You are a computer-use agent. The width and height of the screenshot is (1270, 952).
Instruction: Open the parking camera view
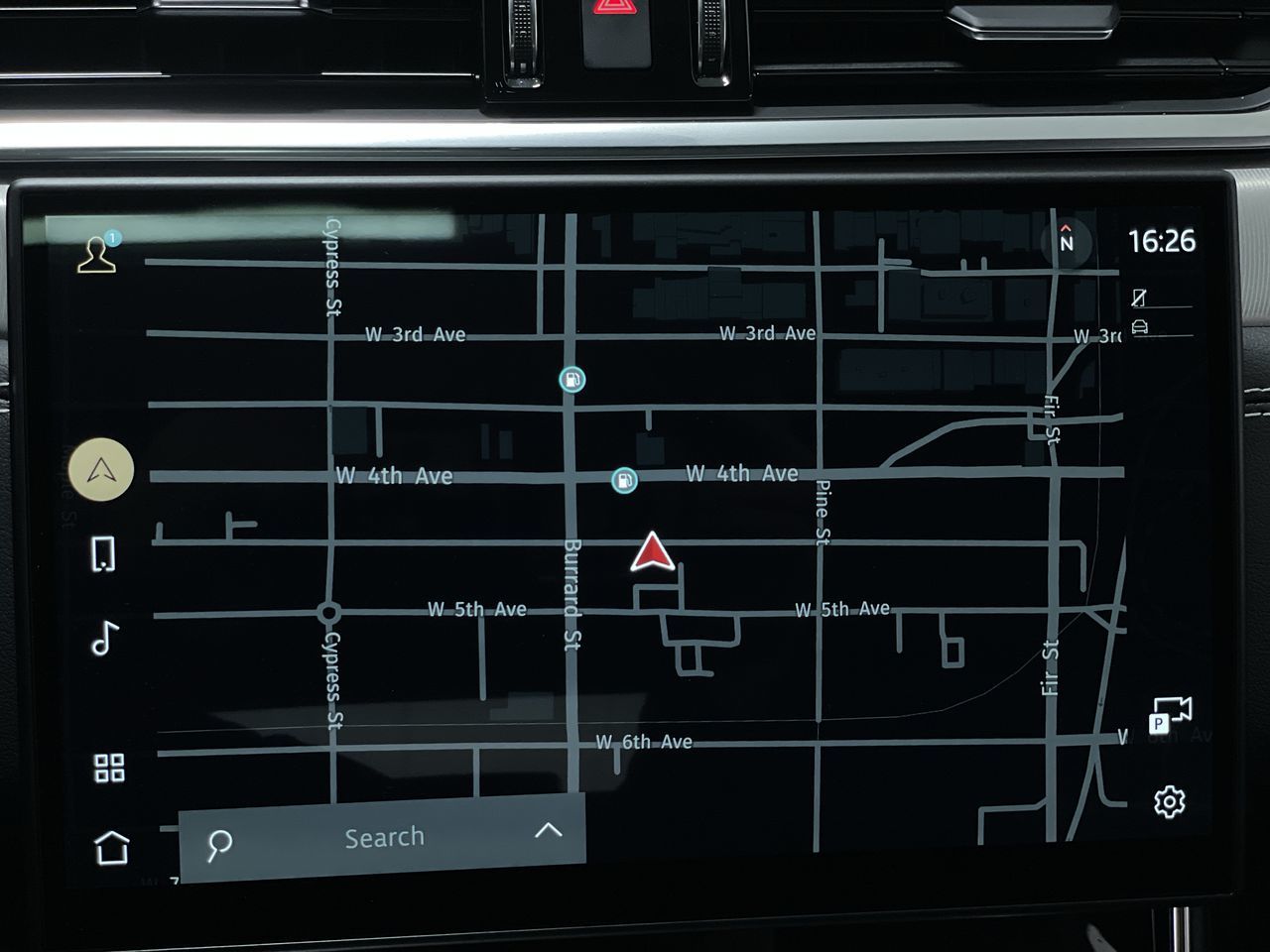[1169, 712]
